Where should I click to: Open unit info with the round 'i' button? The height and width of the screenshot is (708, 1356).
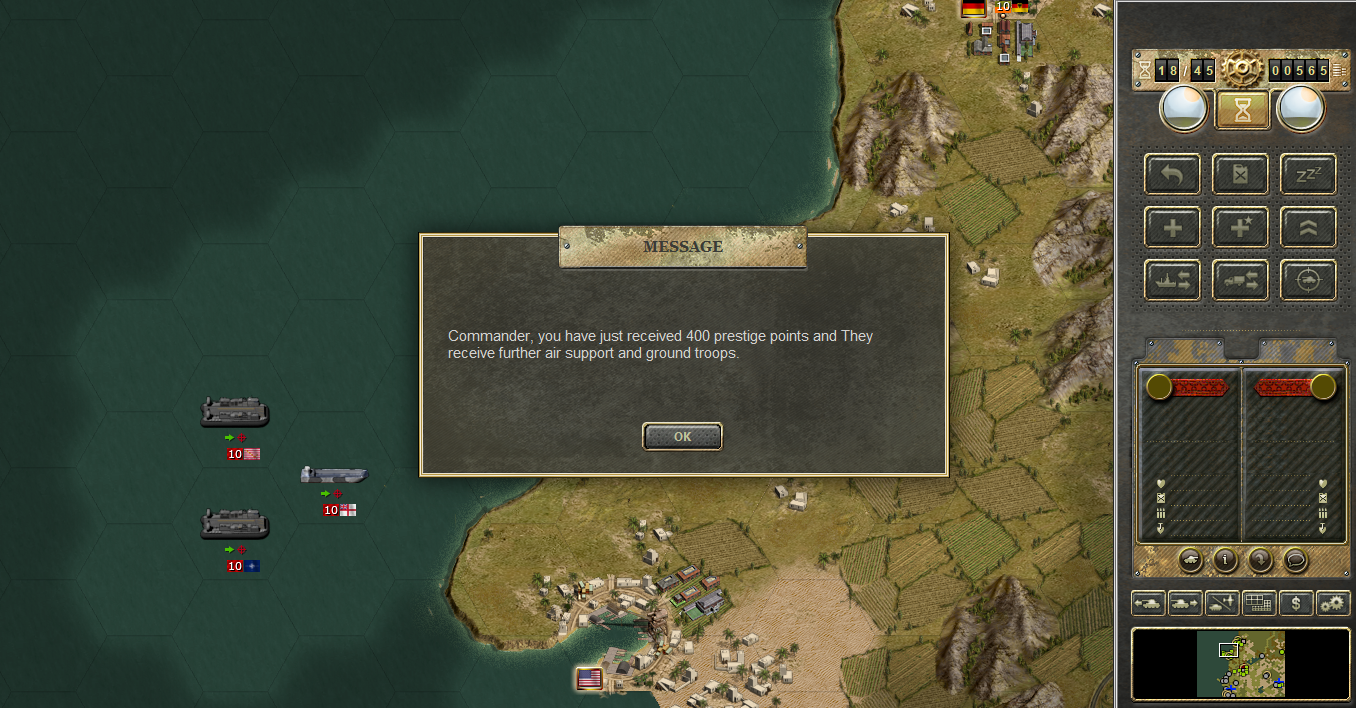[x=1225, y=560]
